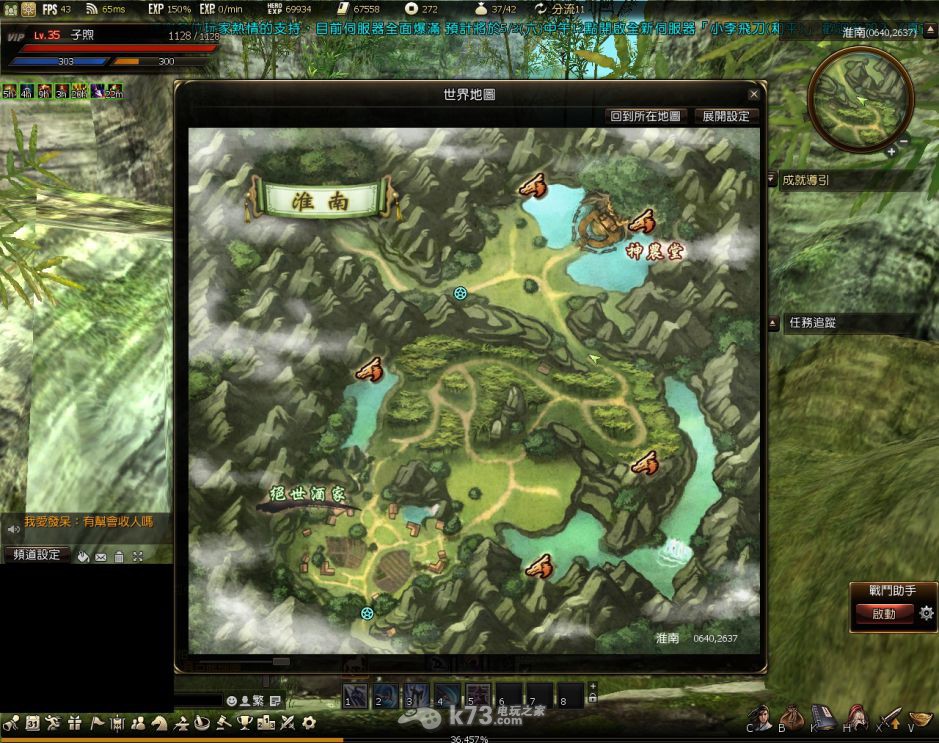The height and width of the screenshot is (743, 939).
Task: Close the world map window
Action: point(754,94)
